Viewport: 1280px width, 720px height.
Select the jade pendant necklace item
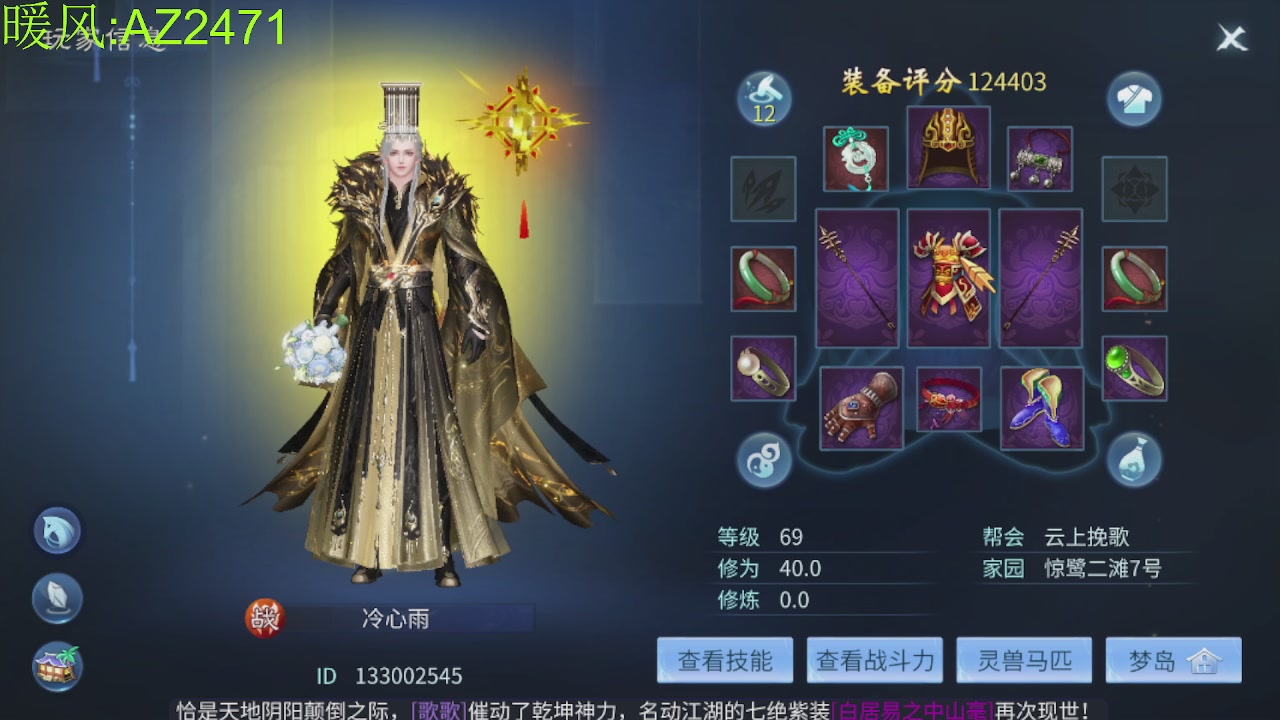point(856,159)
